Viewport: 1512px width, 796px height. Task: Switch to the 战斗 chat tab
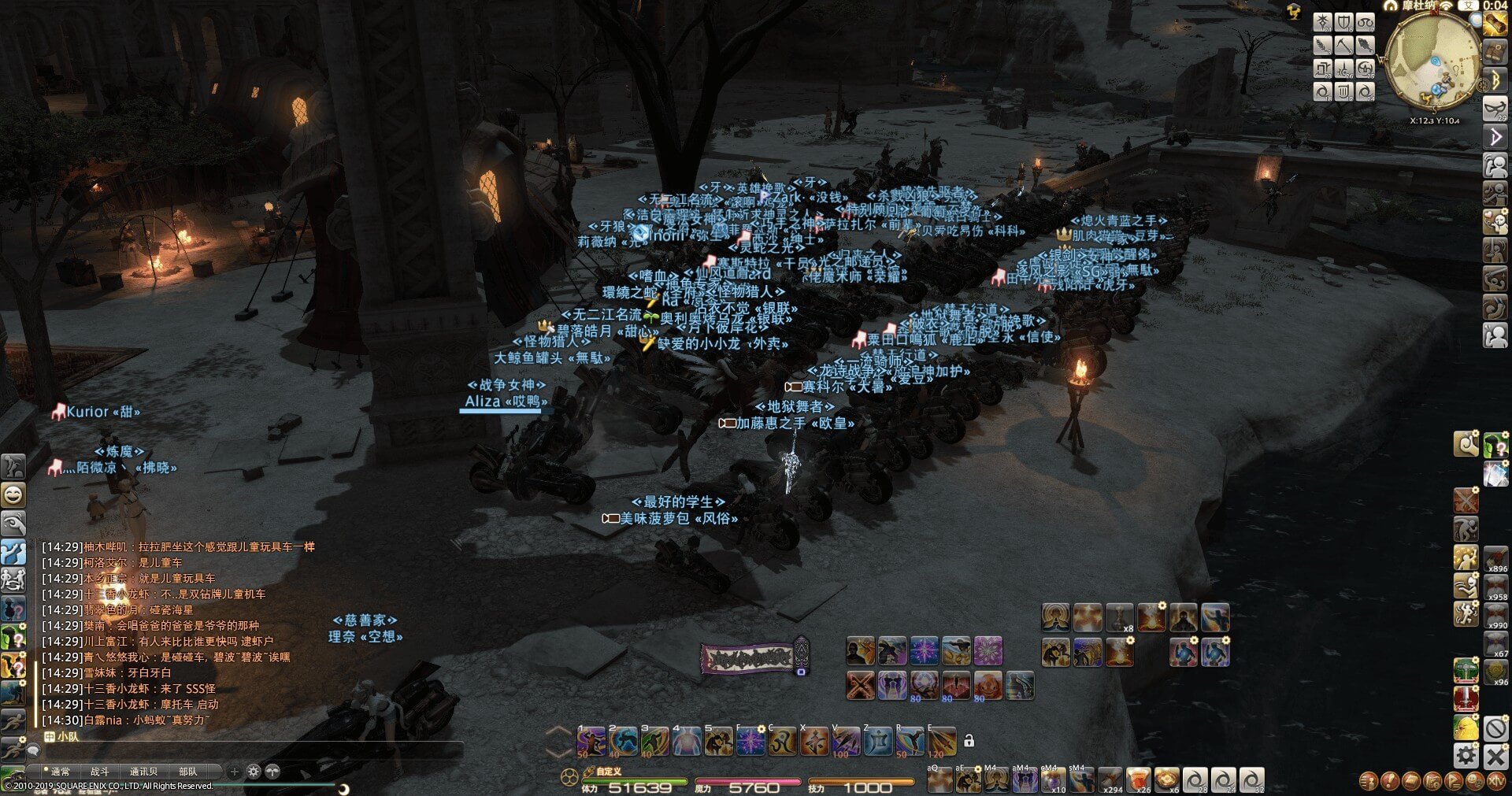point(100,772)
